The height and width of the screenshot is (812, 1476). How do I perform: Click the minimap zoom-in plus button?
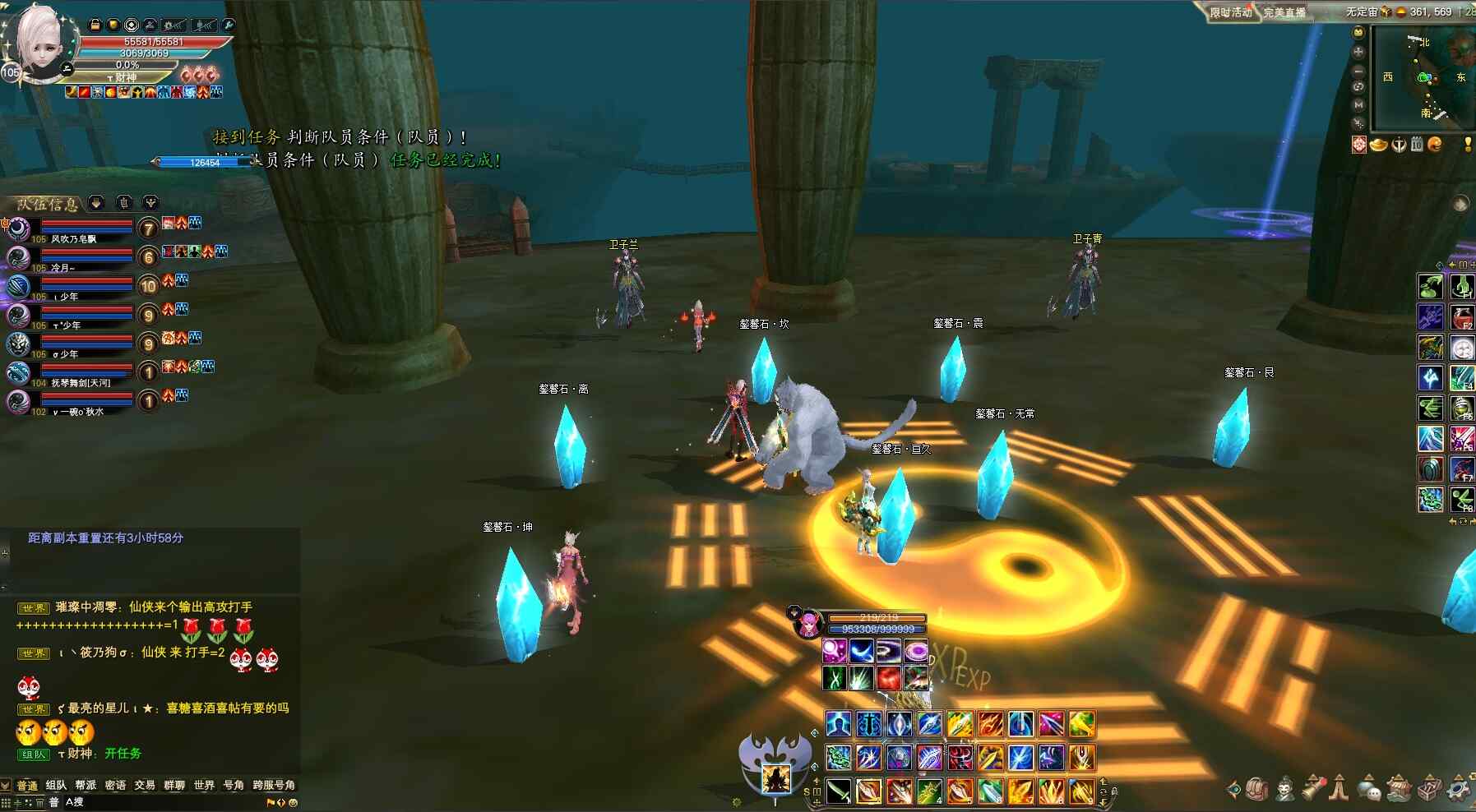[1358, 52]
